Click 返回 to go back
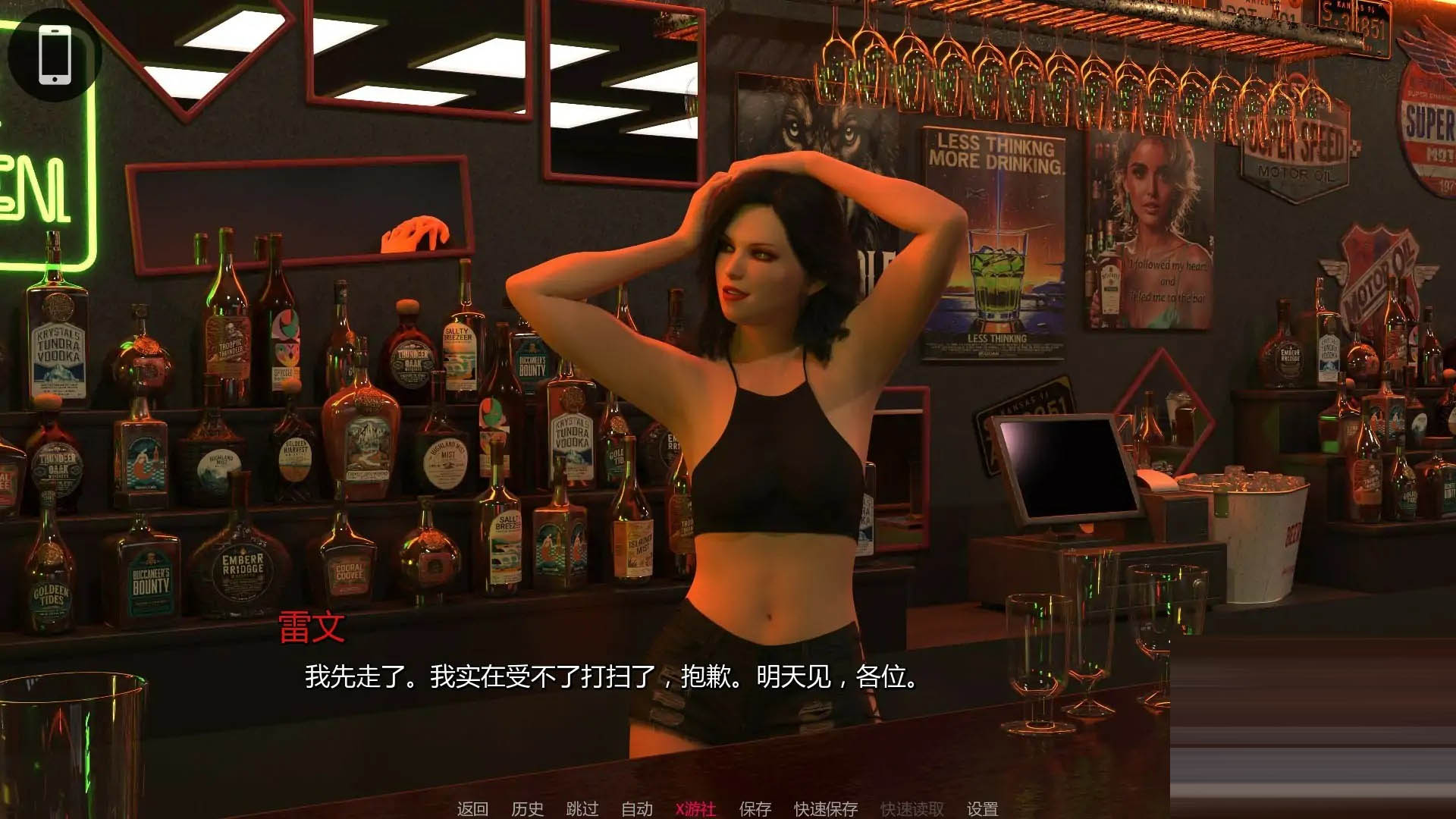The height and width of the screenshot is (819, 1456). [x=471, y=809]
